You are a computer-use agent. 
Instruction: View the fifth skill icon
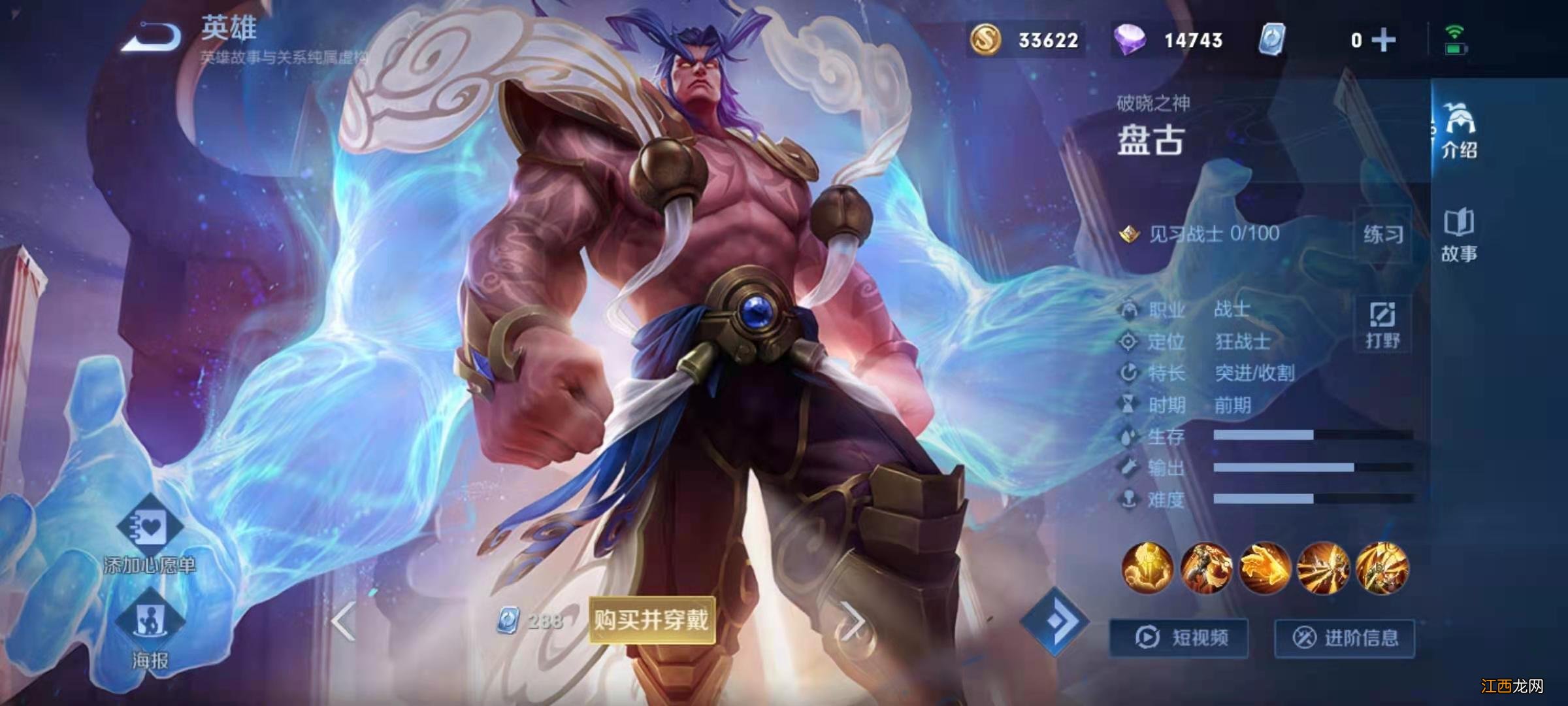tap(1382, 568)
